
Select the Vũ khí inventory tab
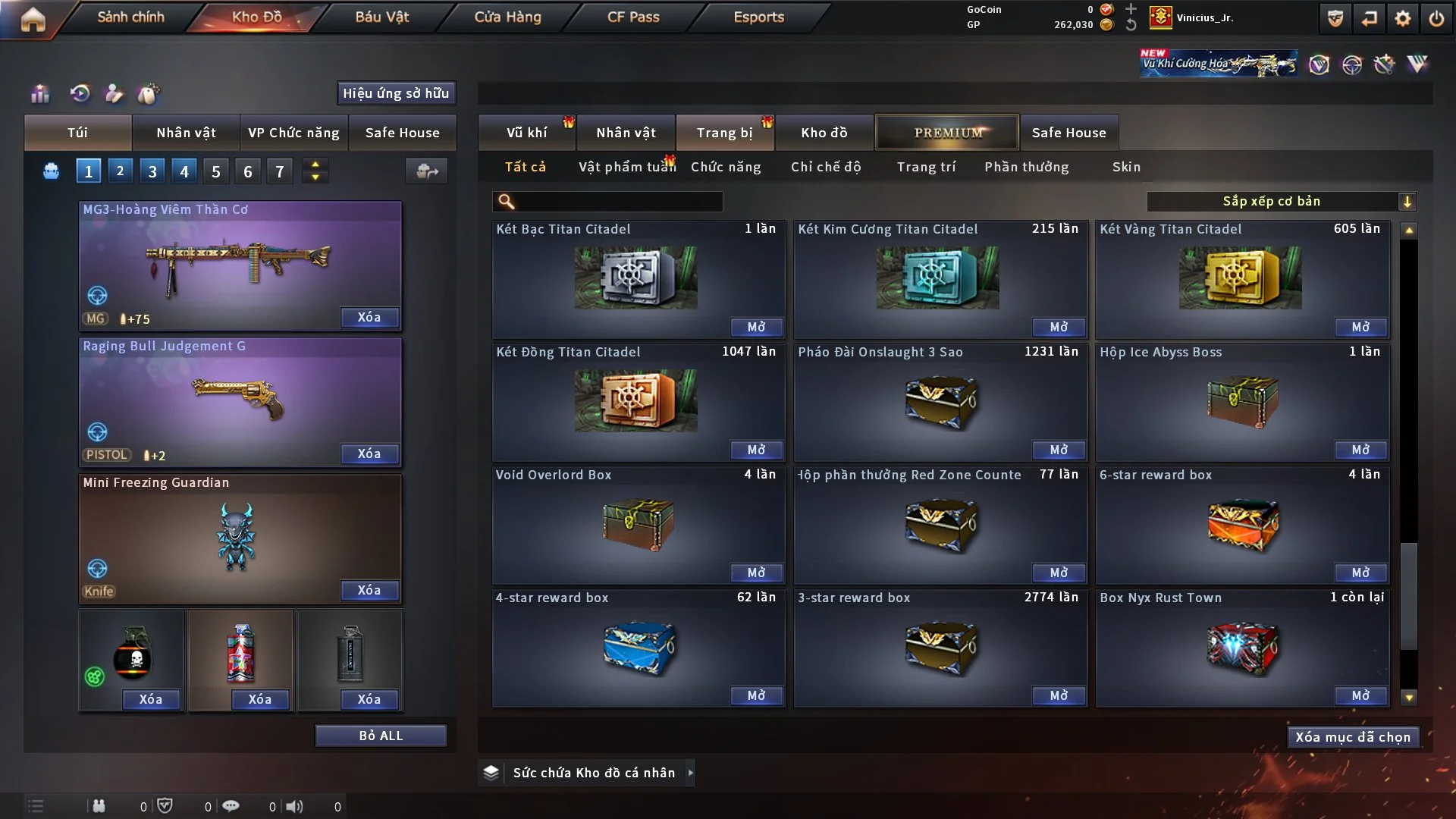(526, 133)
